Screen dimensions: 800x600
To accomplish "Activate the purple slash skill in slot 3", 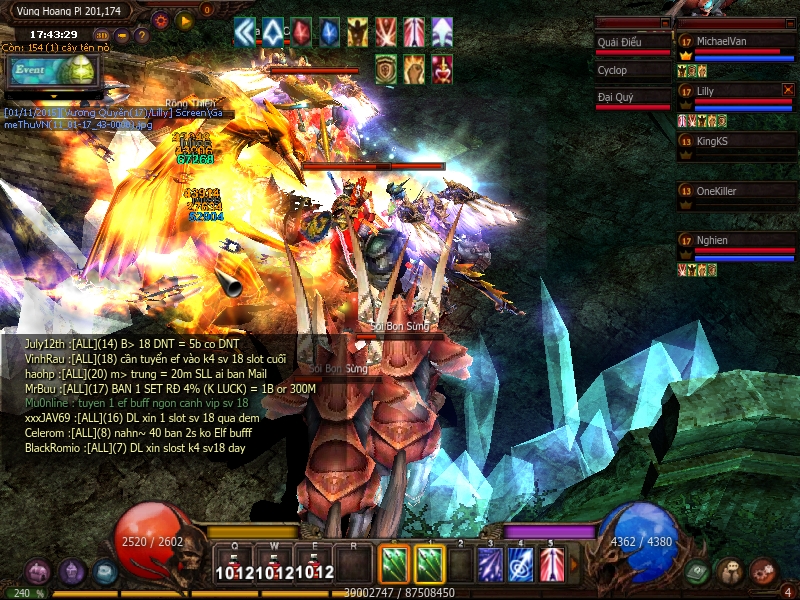I will pyautogui.click(x=489, y=565).
